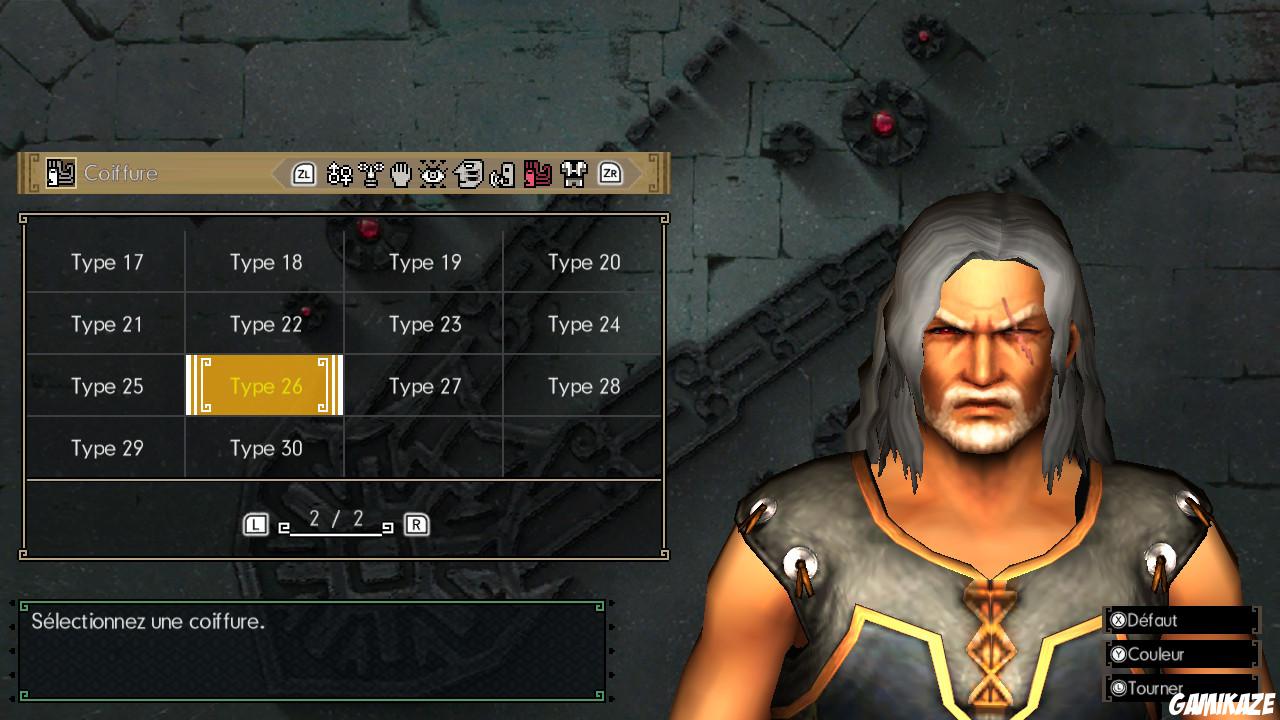Expand the page indicator showing 2 / 2

(x=336, y=523)
